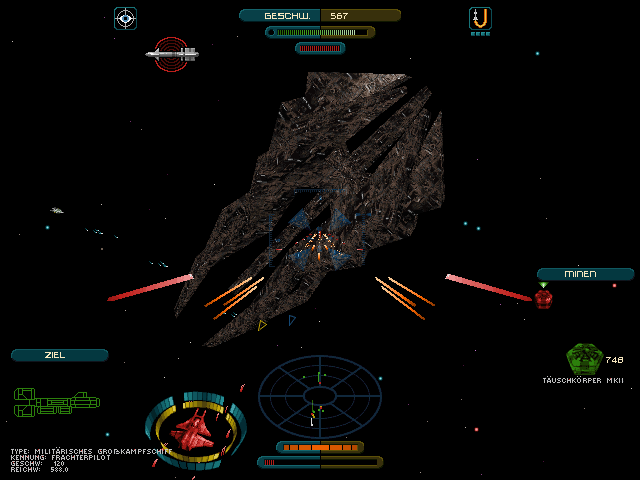The width and height of the screenshot is (640, 480).
Task: Select the missile weapon icon
Action: coord(172,54)
